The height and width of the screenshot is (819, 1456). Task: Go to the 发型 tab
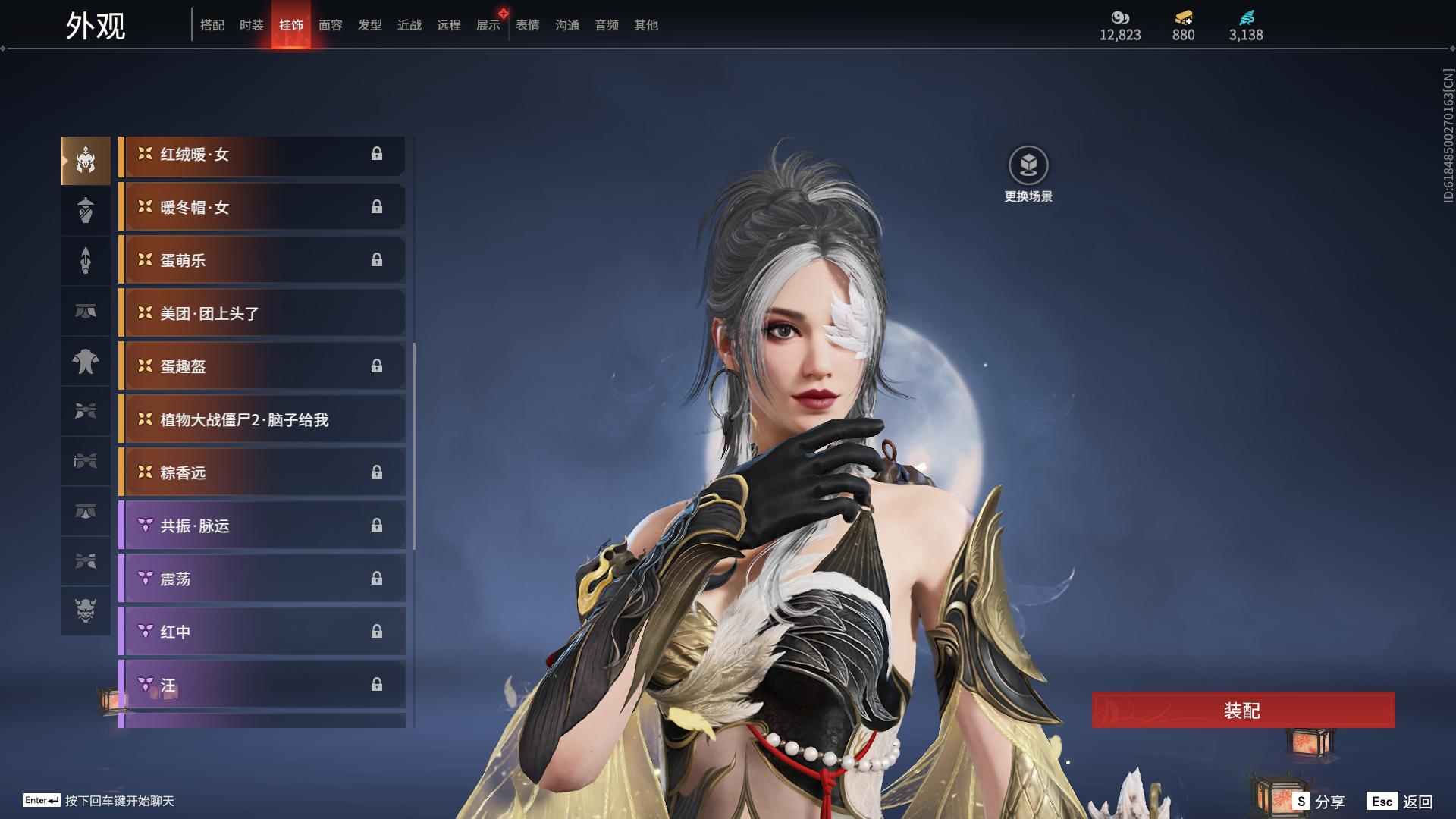pyautogui.click(x=369, y=25)
